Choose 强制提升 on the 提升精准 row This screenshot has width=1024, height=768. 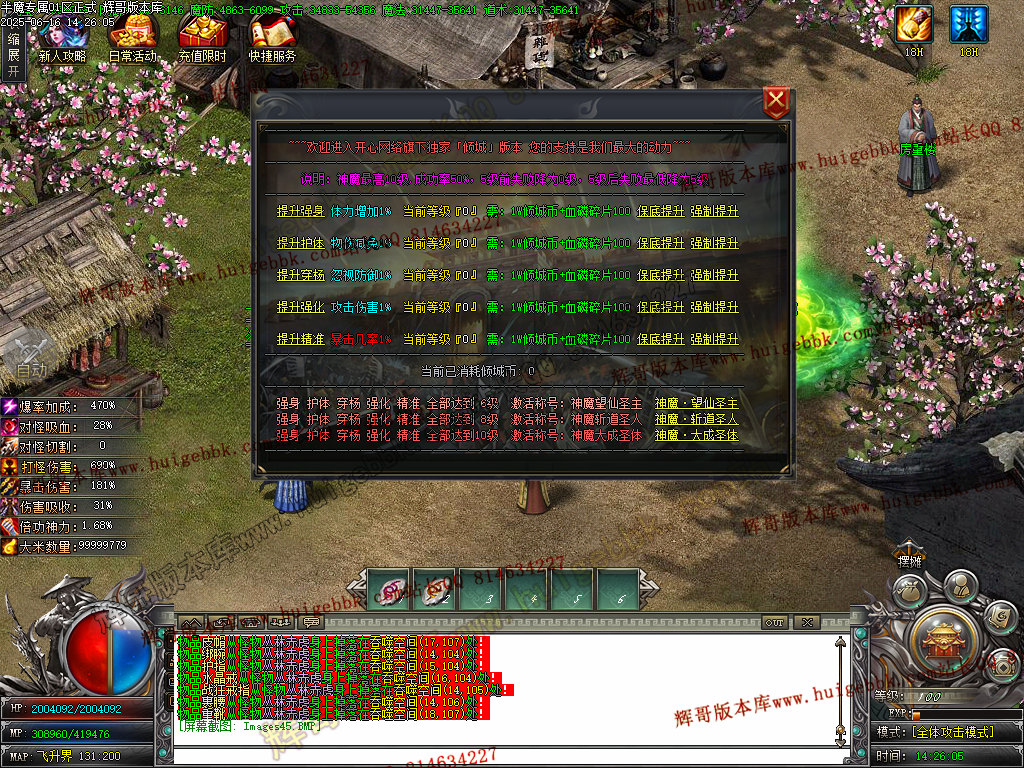pos(714,339)
